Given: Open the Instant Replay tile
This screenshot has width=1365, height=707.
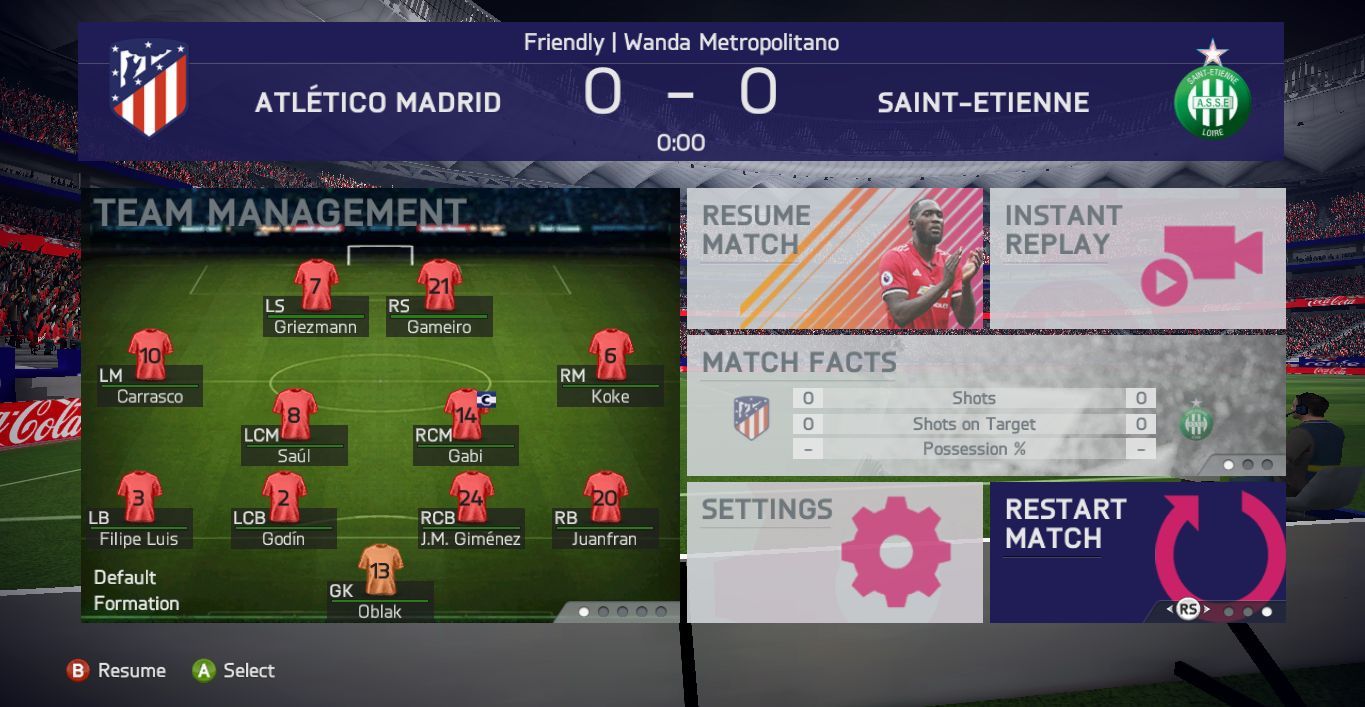Looking at the screenshot, I should (x=1137, y=258).
